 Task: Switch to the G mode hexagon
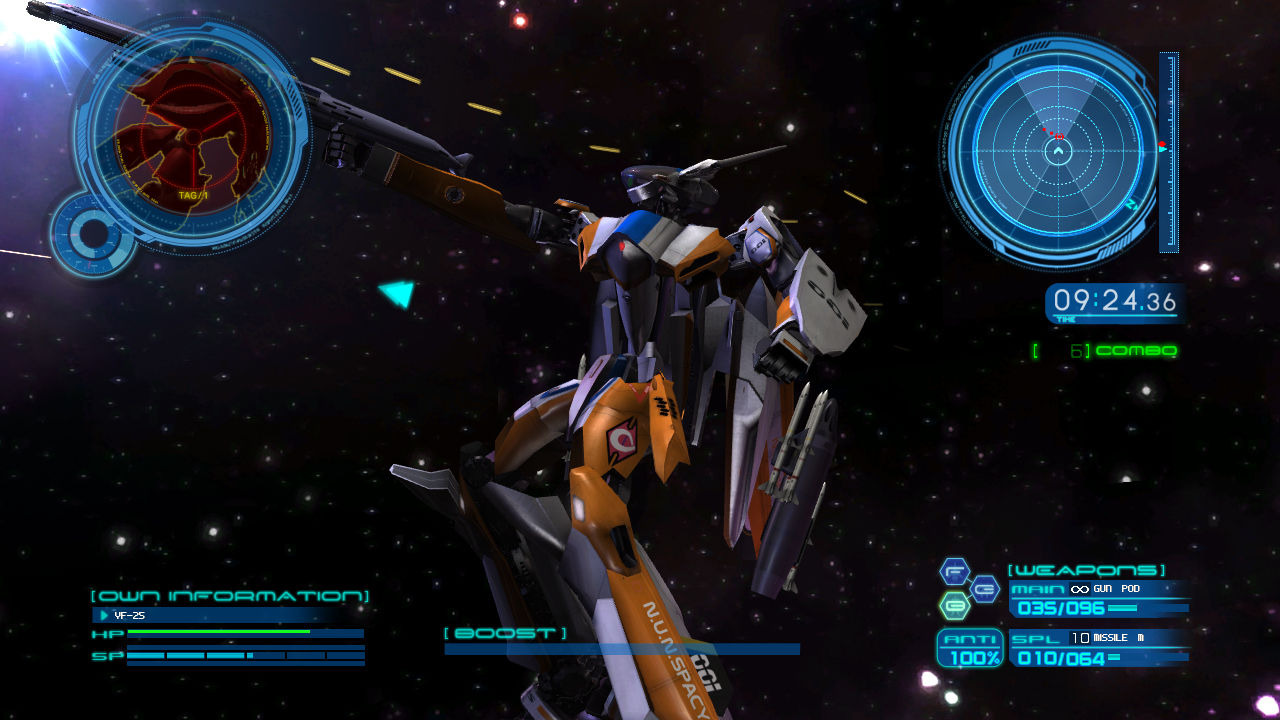[984, 589]
